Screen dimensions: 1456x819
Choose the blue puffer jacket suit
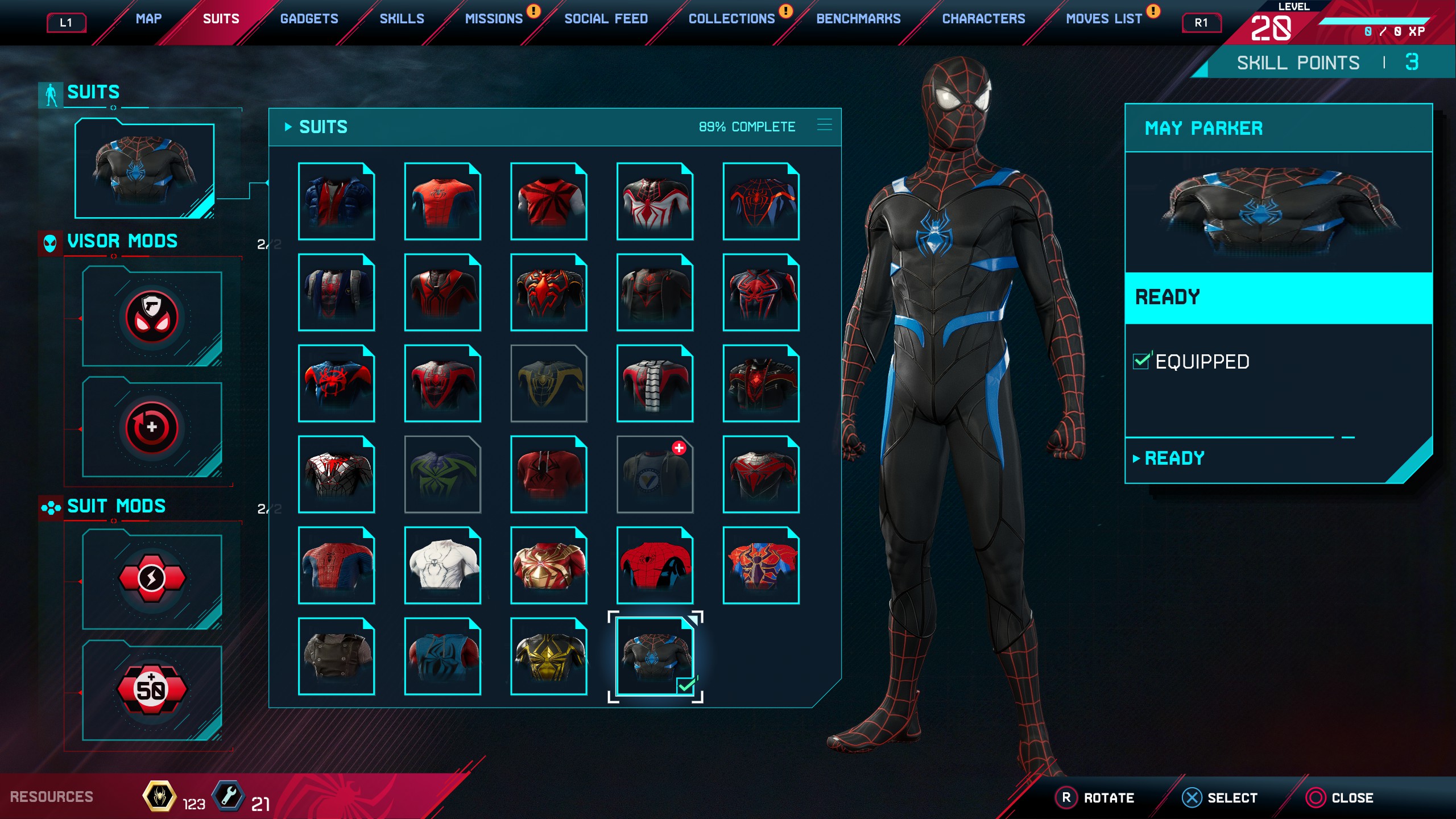click(x=336, y=201)
